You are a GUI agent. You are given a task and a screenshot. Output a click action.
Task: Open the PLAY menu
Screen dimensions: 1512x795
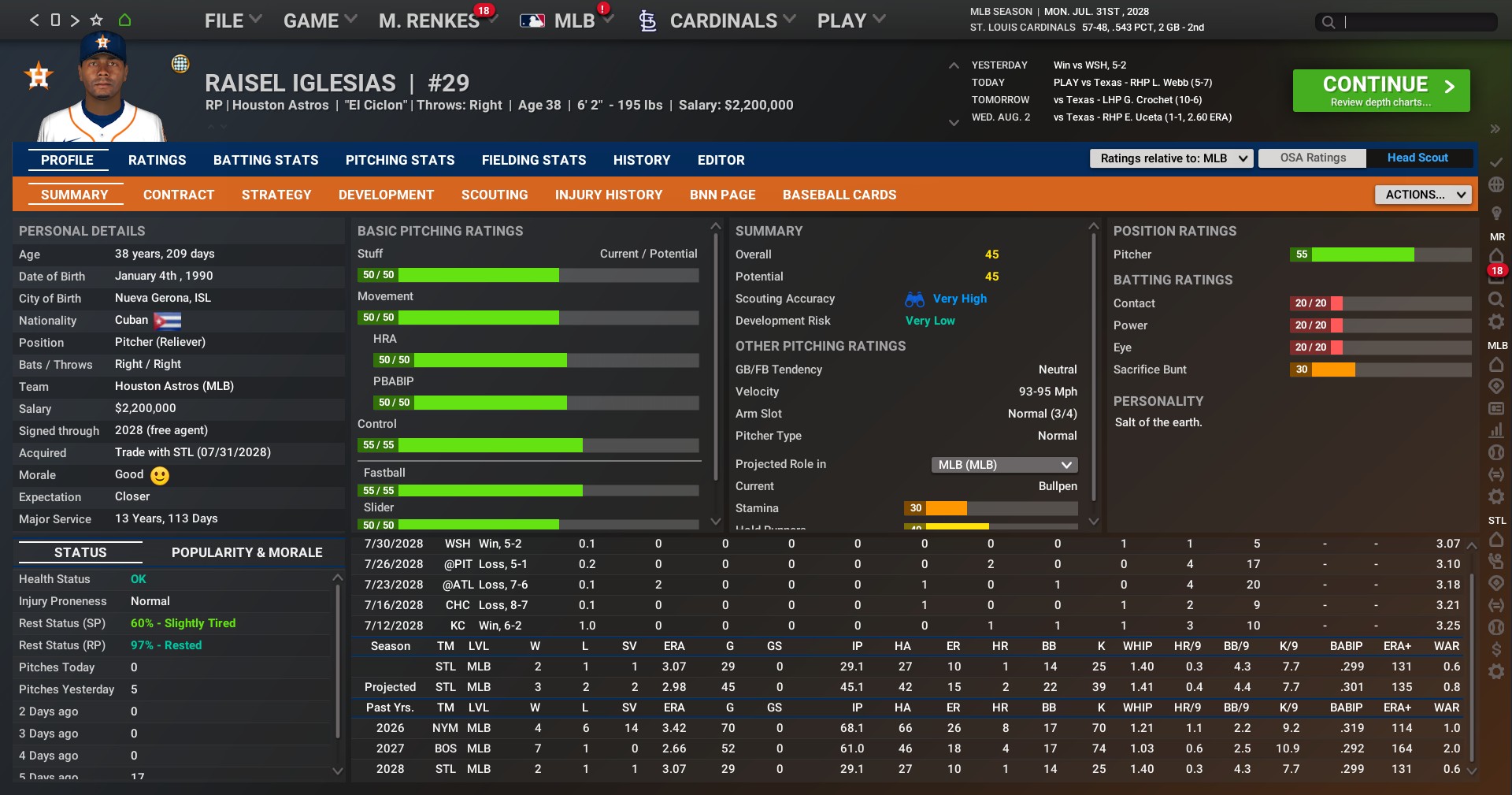(x=850, y=21)
